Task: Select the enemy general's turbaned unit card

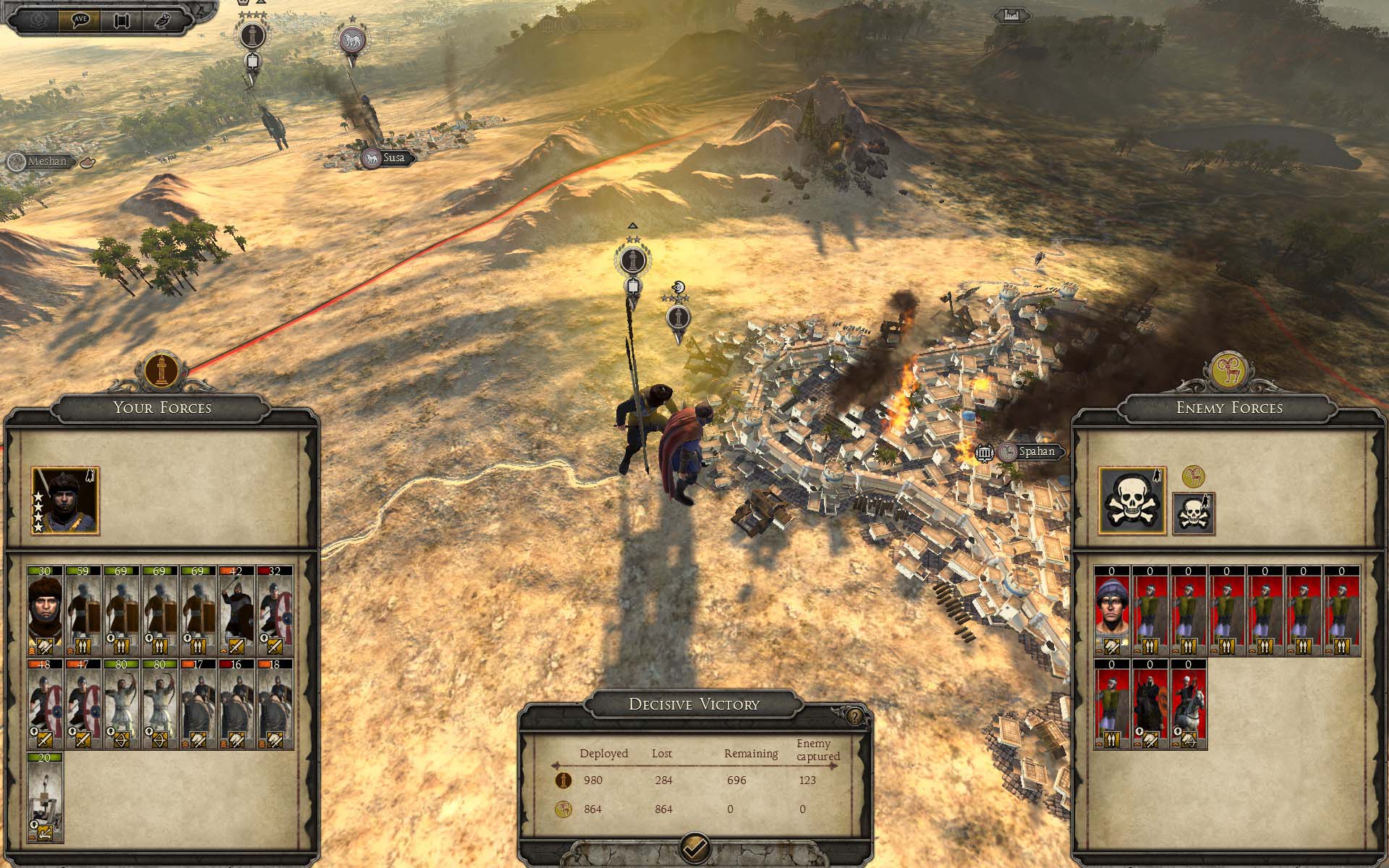Action: 1112,611
